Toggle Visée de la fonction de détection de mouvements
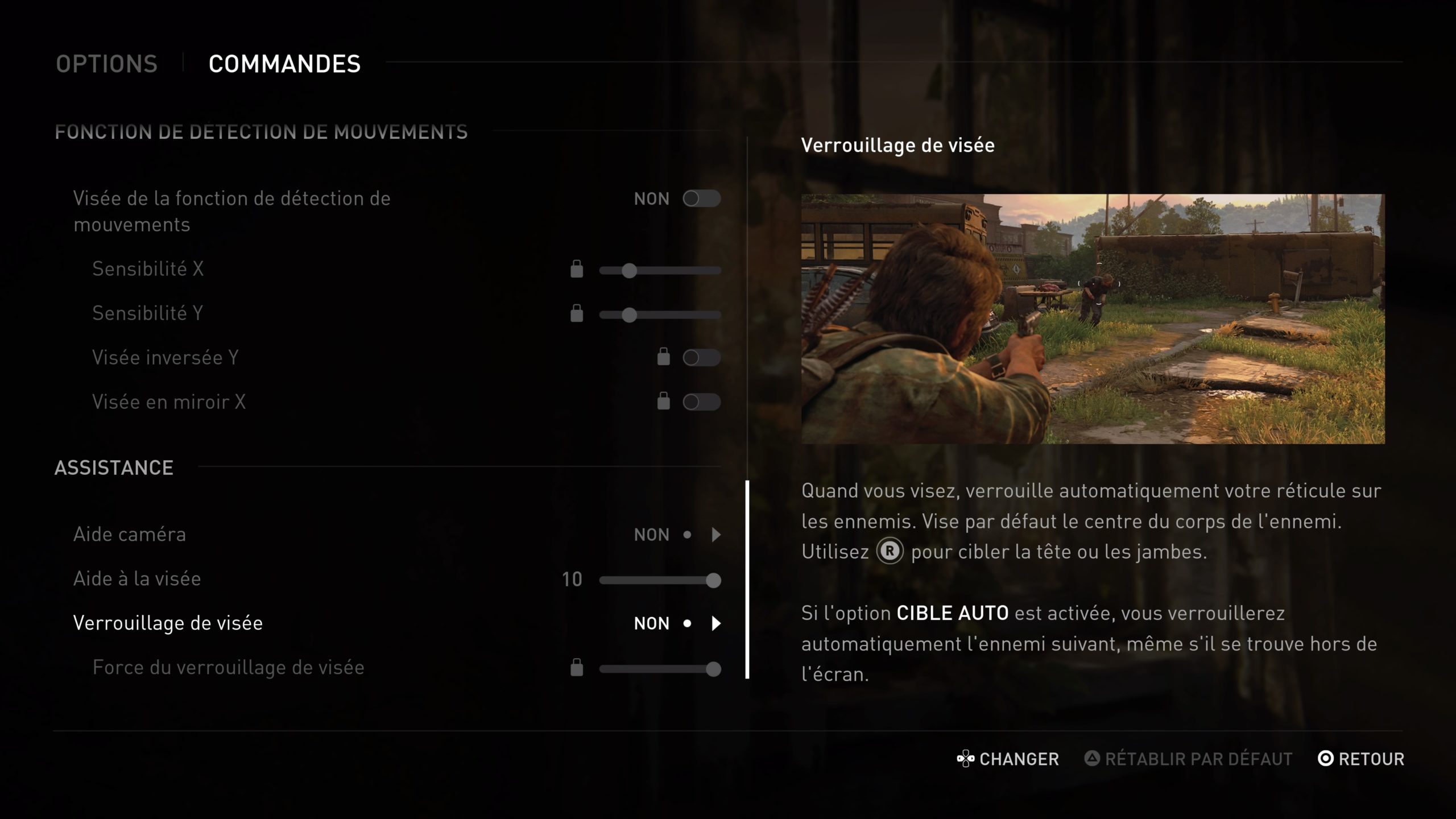This screenshot has width=1456, height=819. pos(701,198)
